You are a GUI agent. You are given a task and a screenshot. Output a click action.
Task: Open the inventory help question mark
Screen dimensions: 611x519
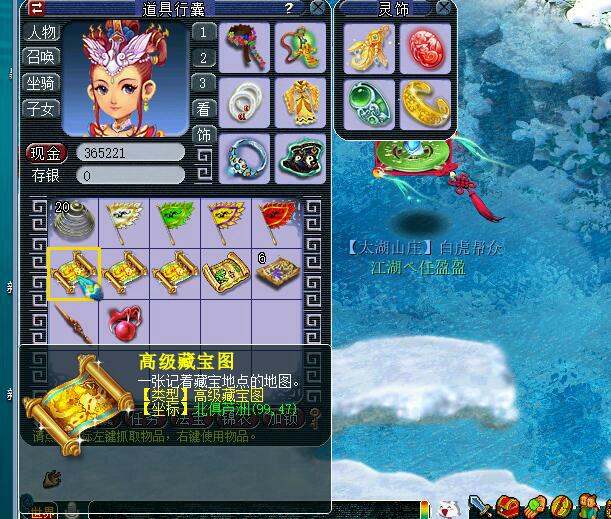coord(289,8)
